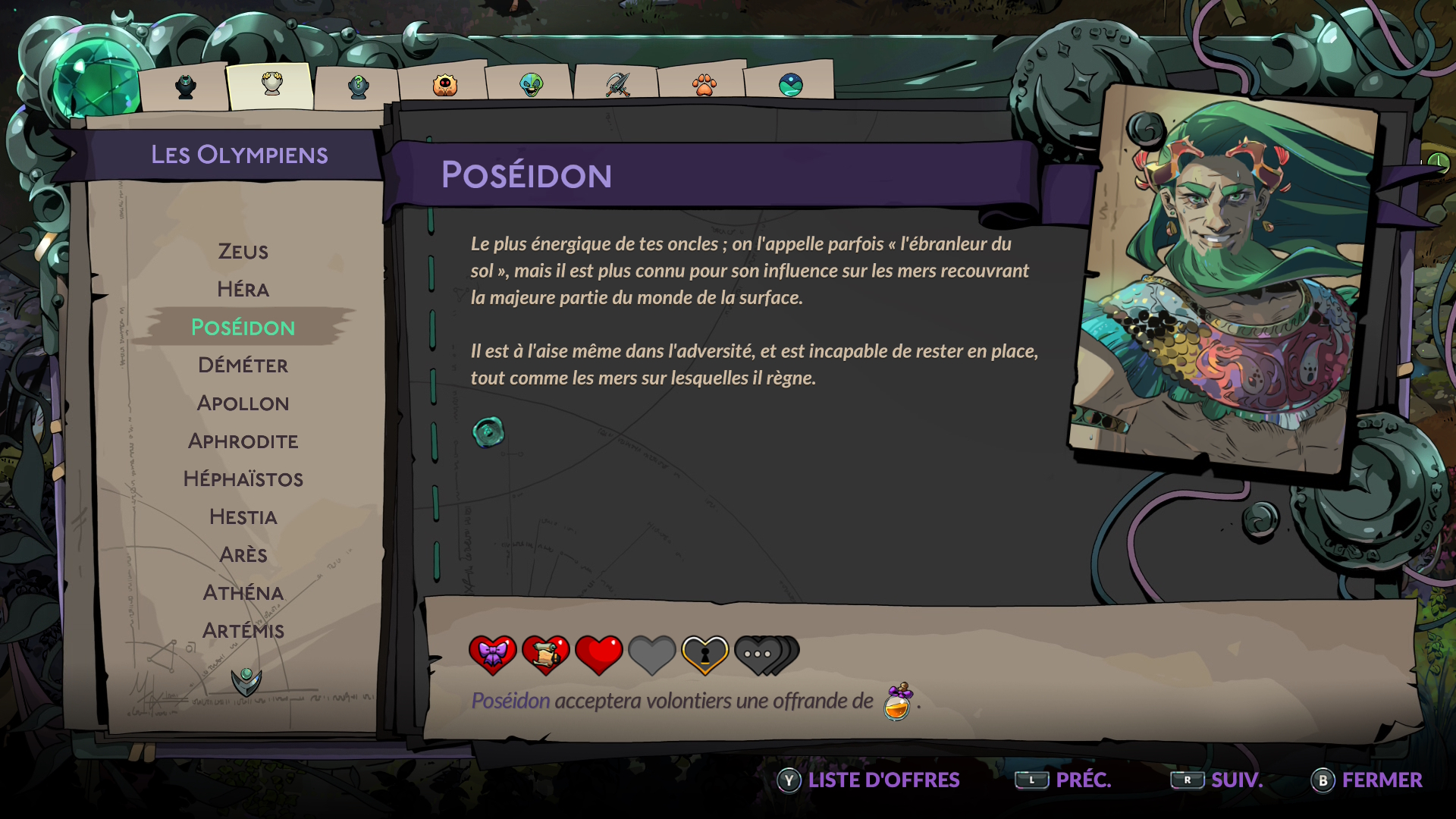Close the codex with Fermer
1456x819 pixels.
[1367, 780]
